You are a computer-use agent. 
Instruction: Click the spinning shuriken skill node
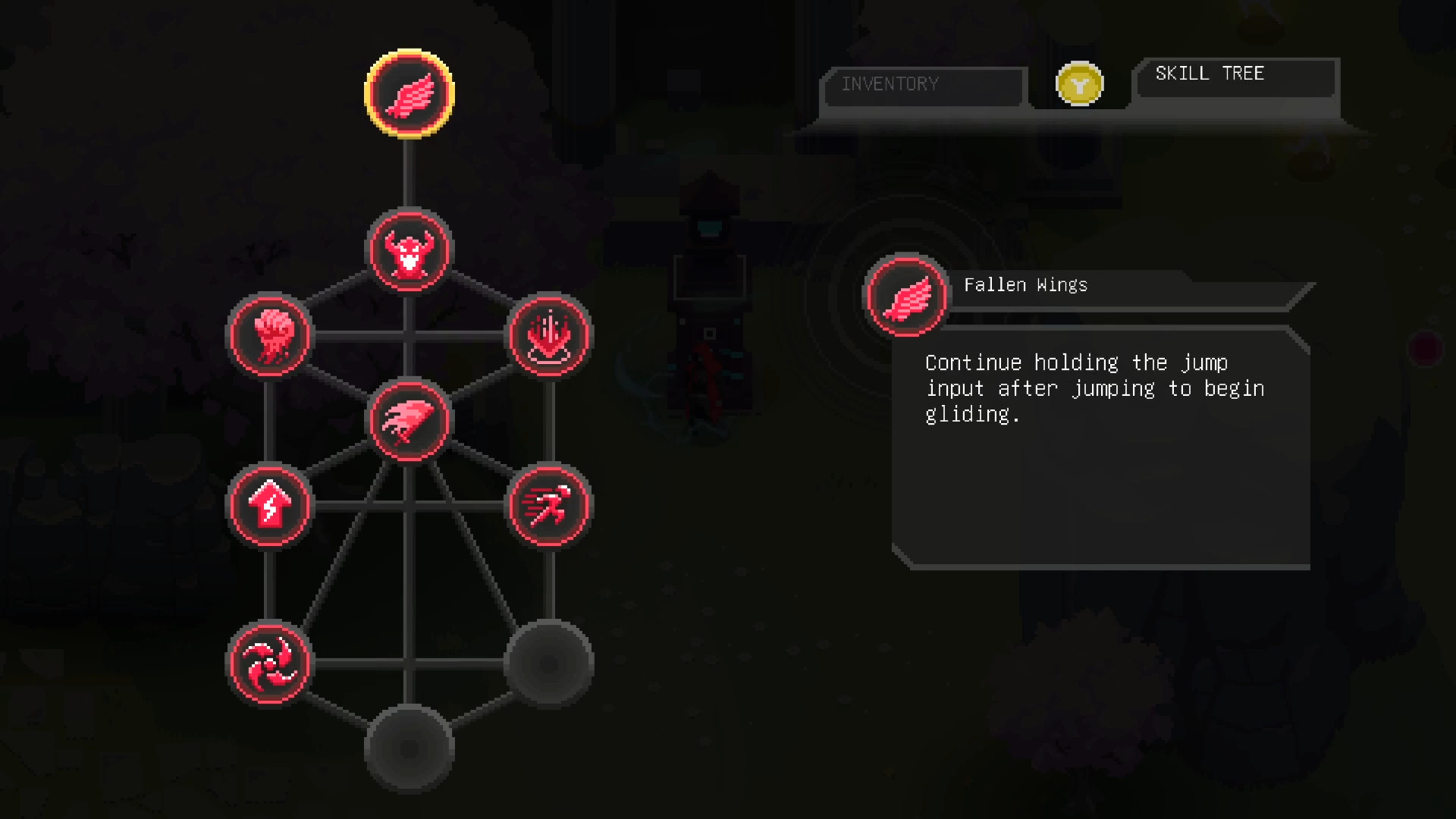point(270,662)
